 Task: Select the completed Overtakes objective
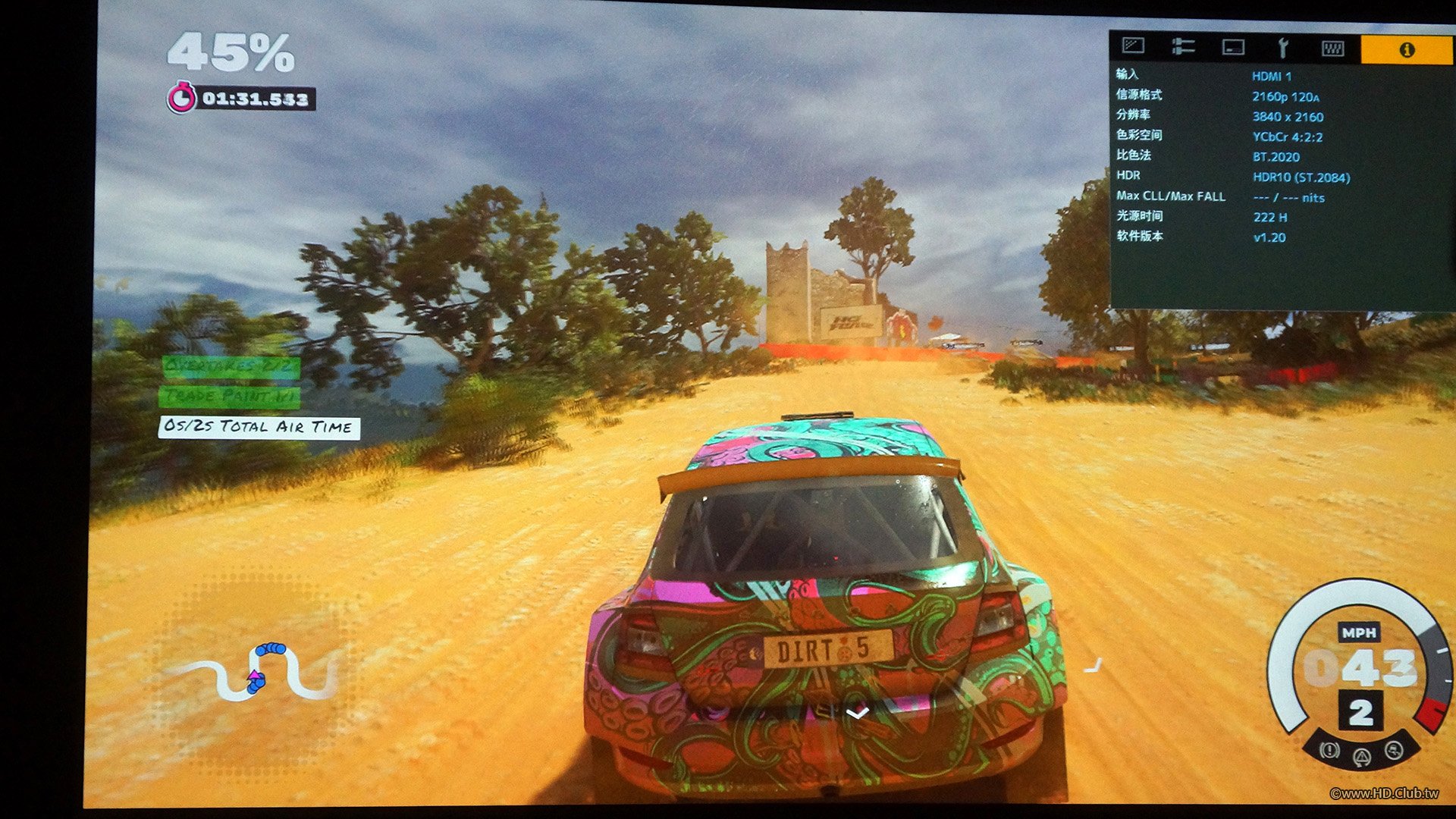231,367
